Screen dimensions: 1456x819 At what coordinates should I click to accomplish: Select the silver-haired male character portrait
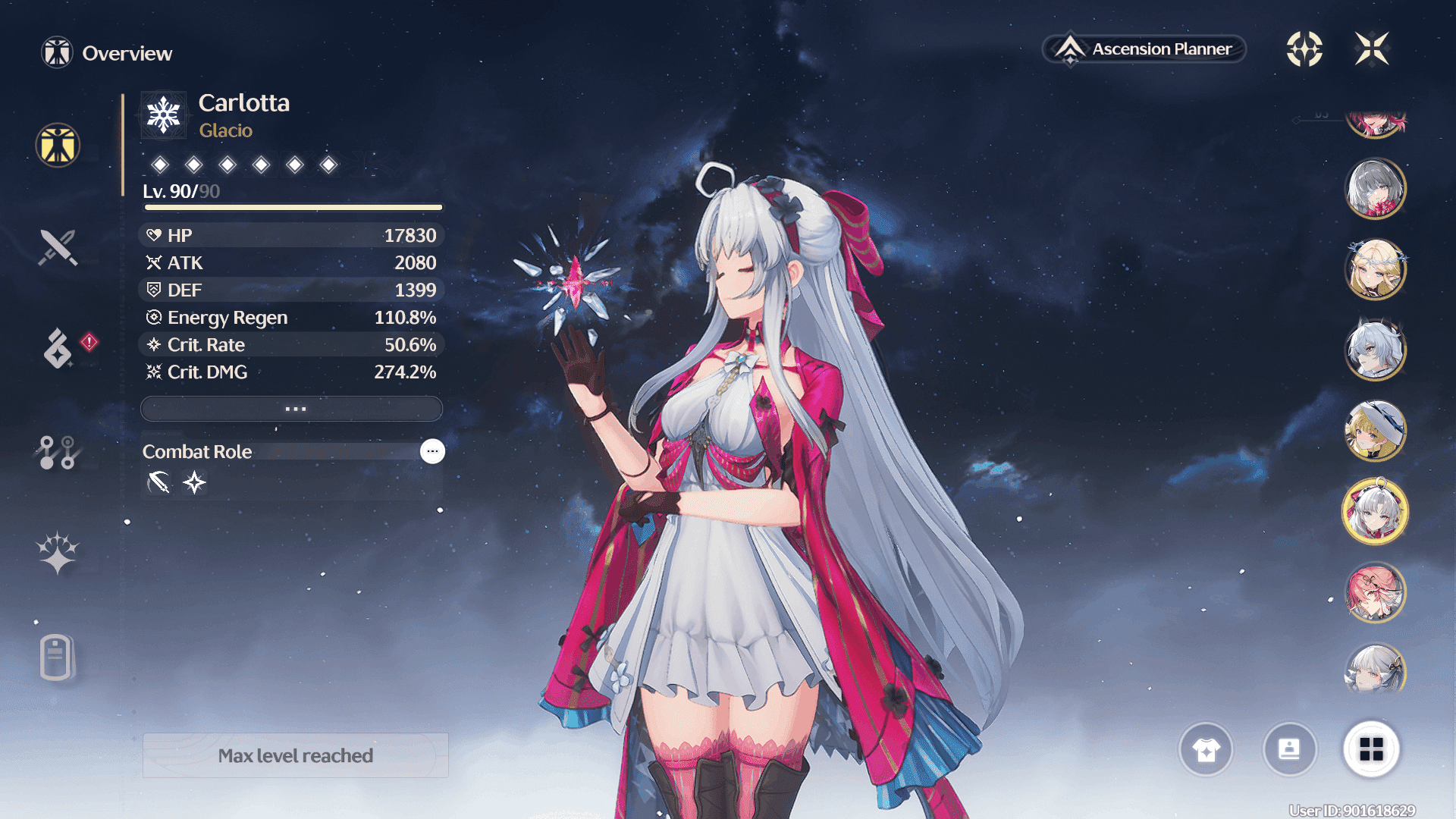(x=1376, y=350)
